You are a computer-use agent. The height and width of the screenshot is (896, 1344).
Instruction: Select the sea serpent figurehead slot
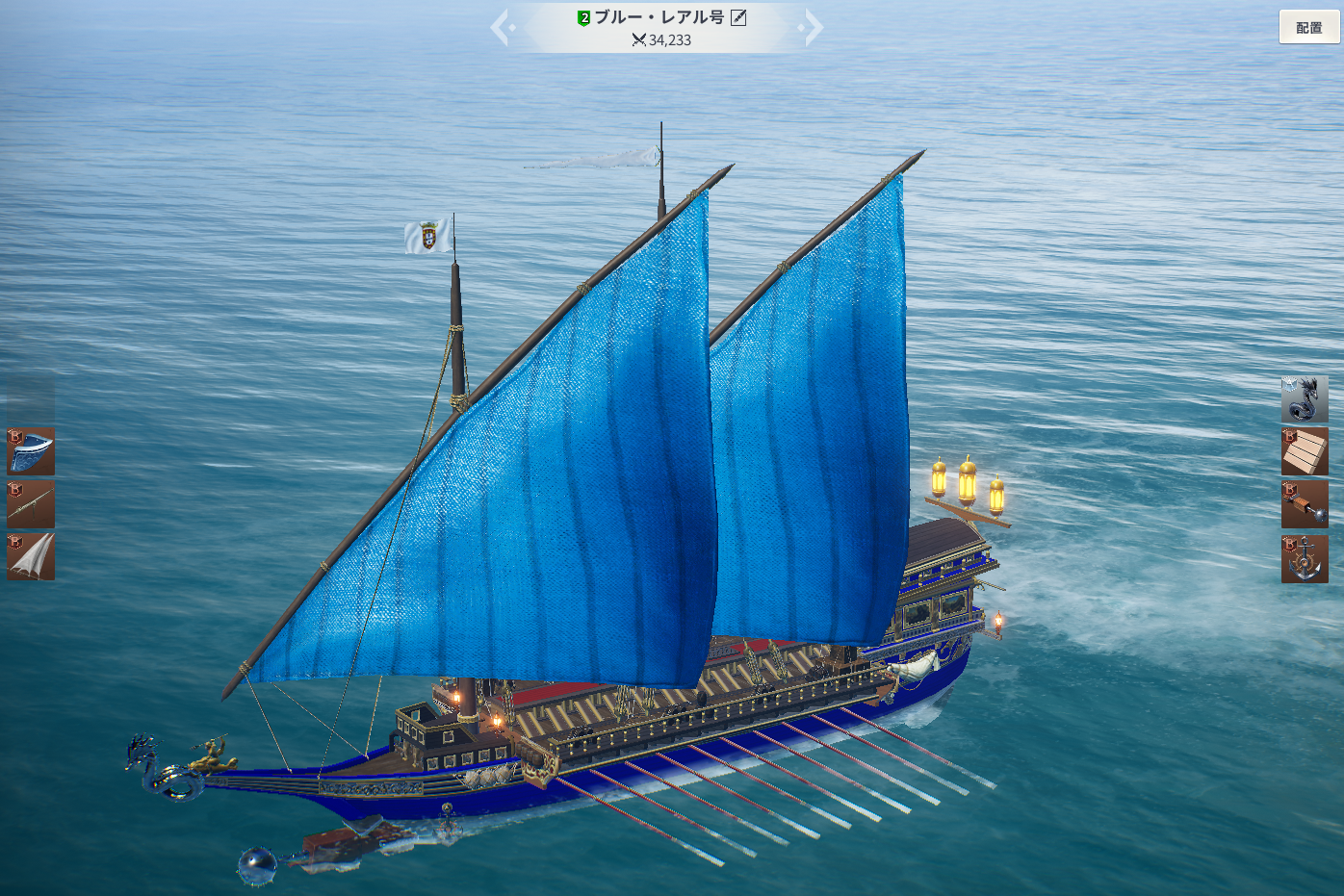pyautogui.click(x=1305, y=399)
